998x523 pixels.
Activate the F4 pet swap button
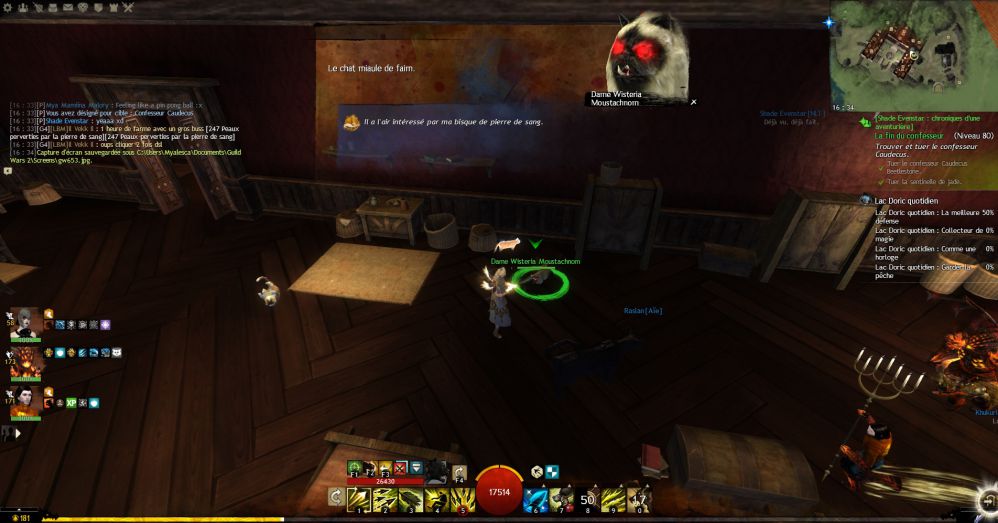(x=460, y=471)
